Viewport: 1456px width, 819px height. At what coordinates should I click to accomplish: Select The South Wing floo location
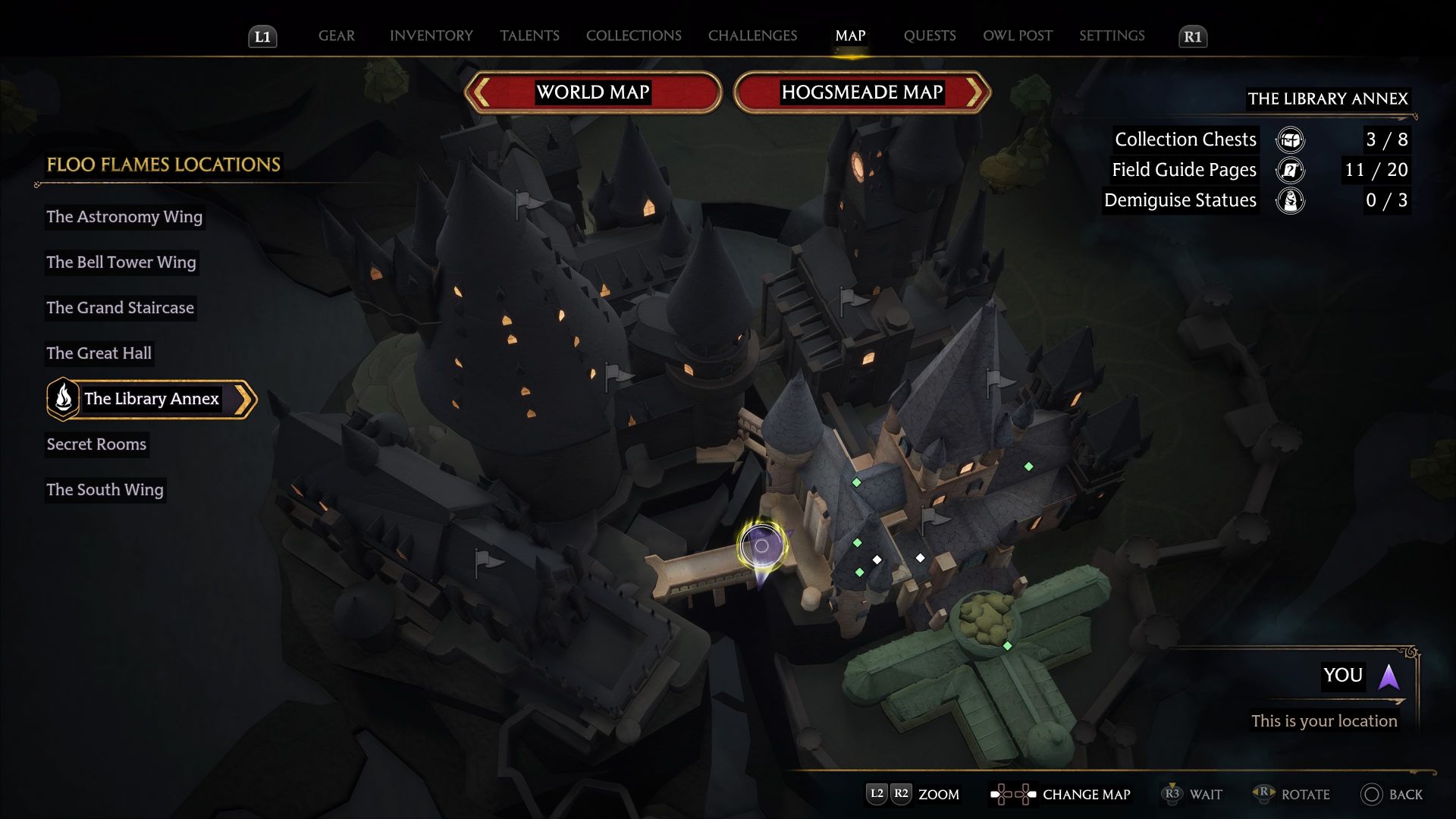[x=105, y=490]
